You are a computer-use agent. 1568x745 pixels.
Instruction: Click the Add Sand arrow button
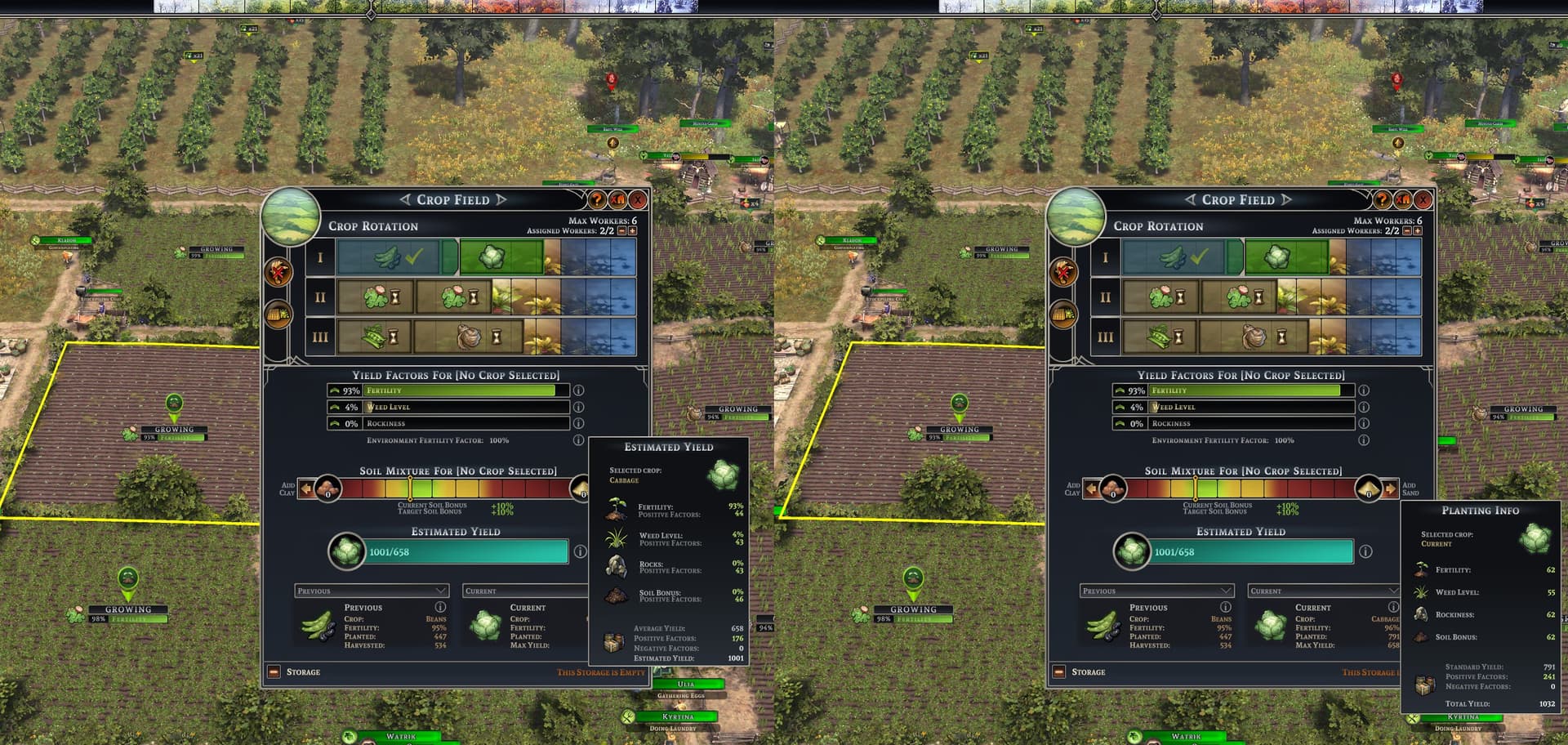tap(1390, 489)
